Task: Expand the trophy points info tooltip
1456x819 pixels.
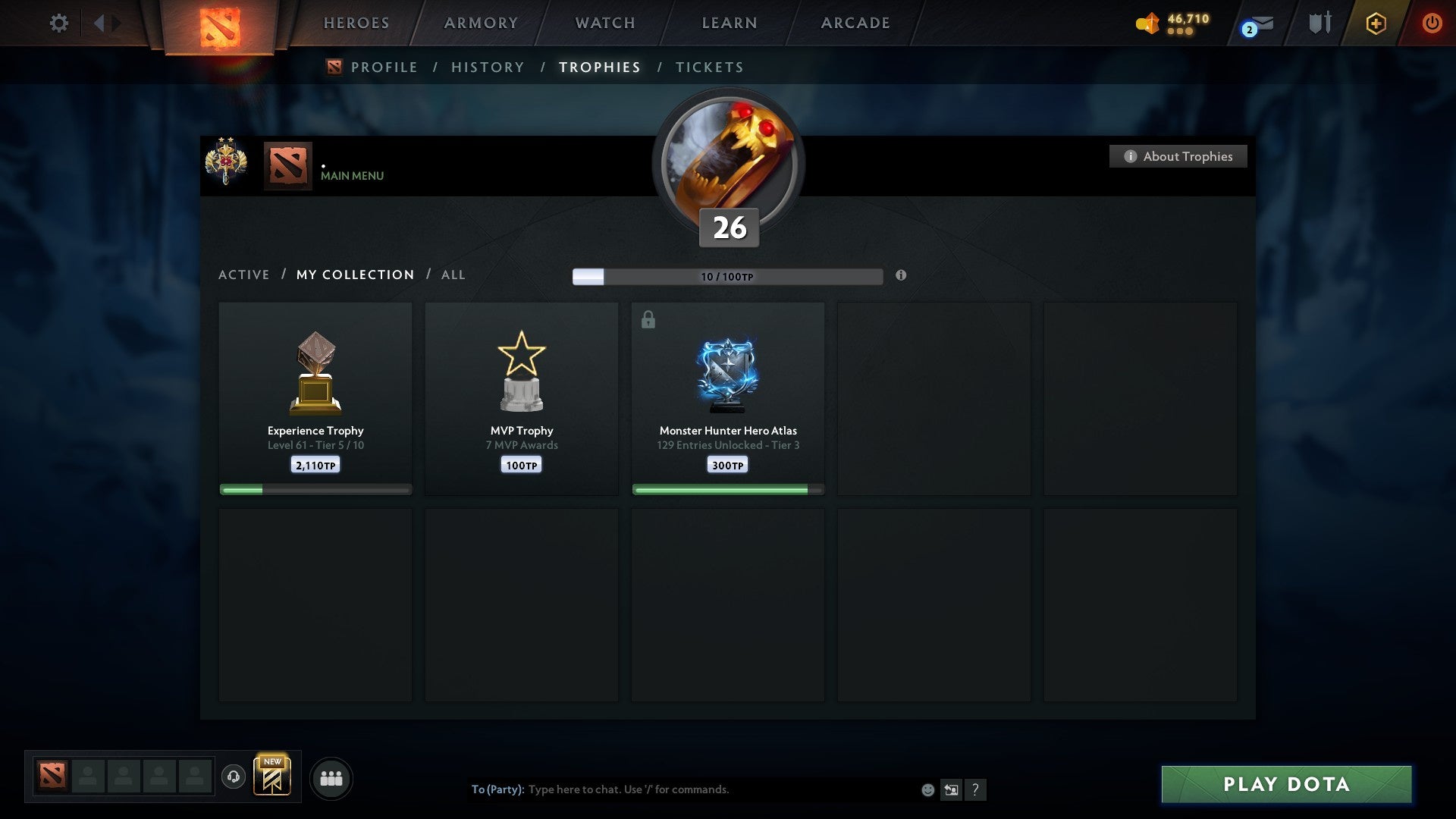Action: [x=901, y=277]
